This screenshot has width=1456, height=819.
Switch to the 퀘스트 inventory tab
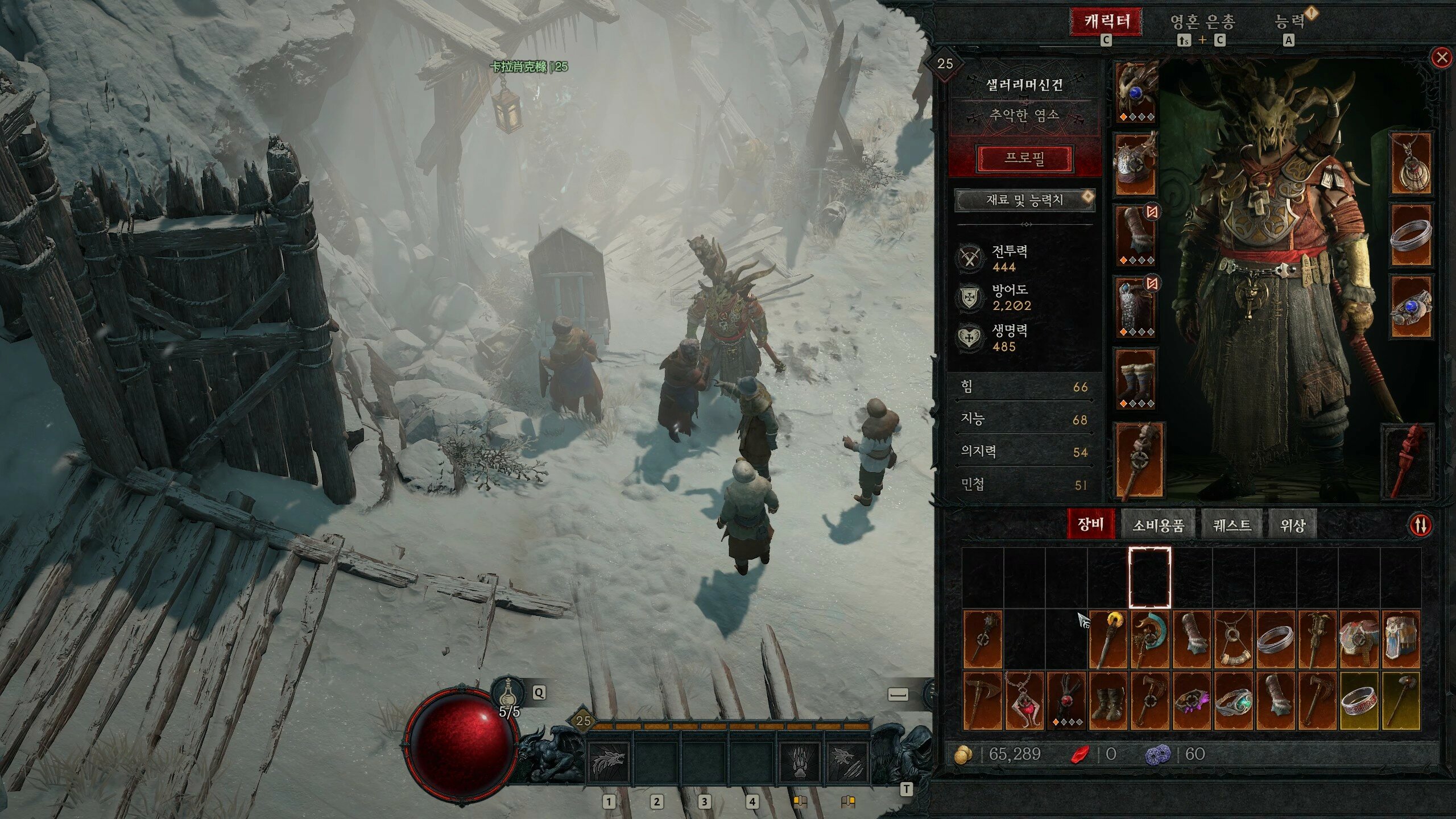click(1232, 524)
